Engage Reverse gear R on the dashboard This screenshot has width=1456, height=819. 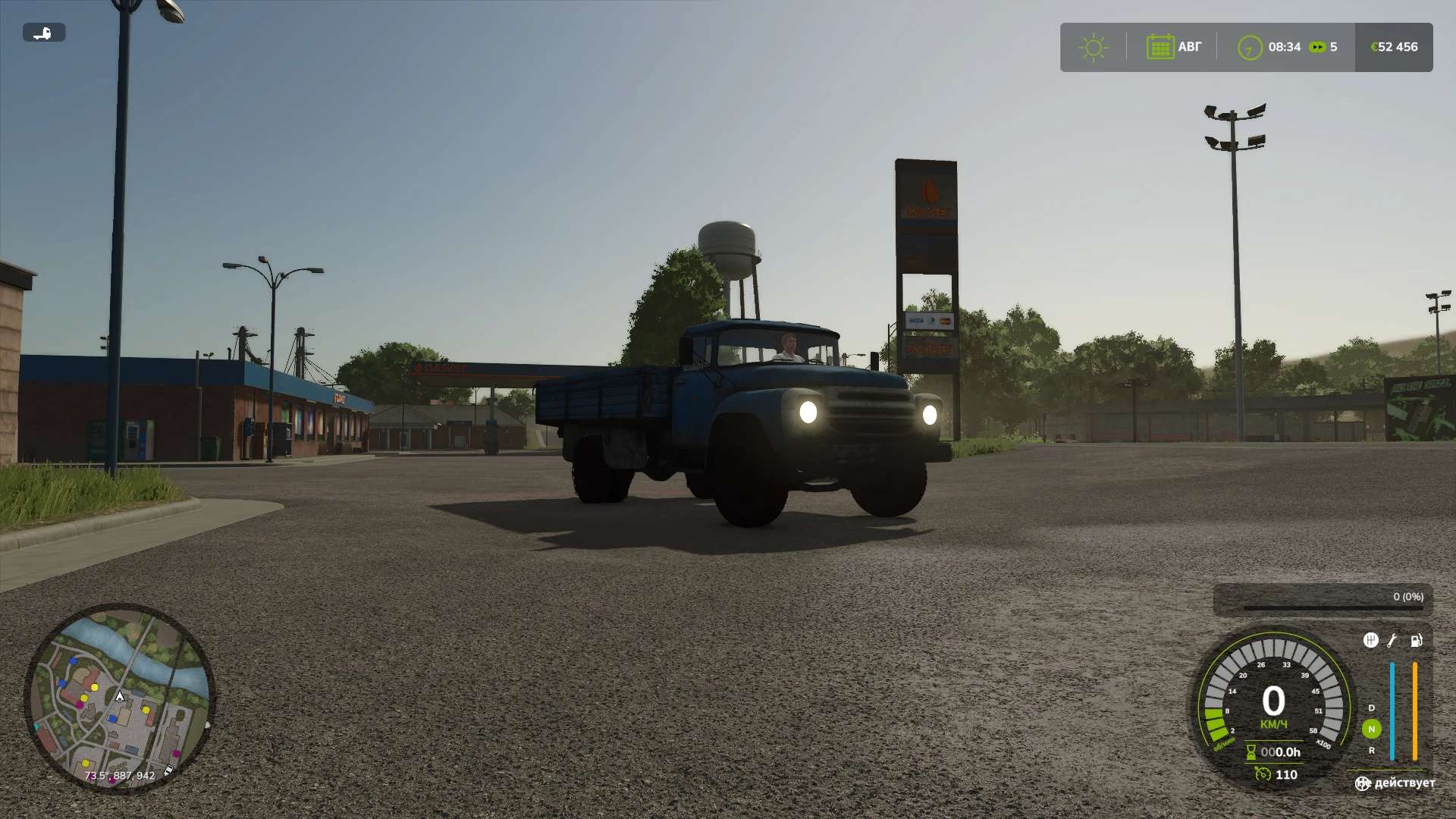point(1372,751)
